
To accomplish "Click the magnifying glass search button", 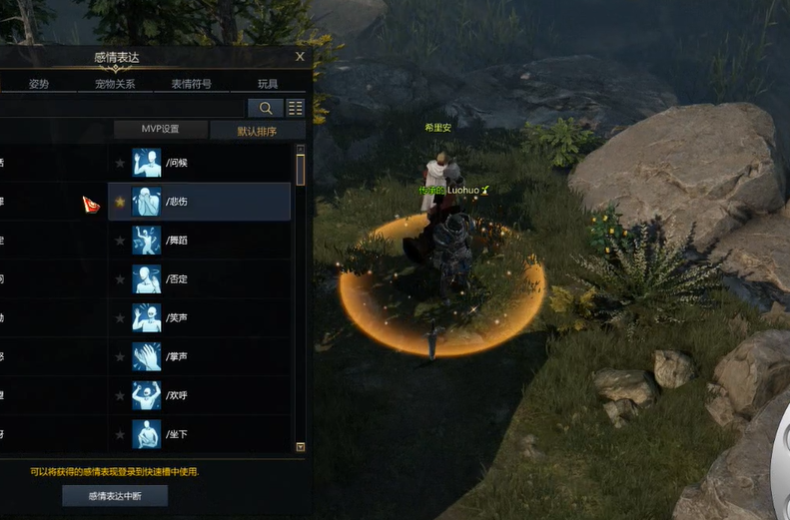I will click(x=265, y=108).
